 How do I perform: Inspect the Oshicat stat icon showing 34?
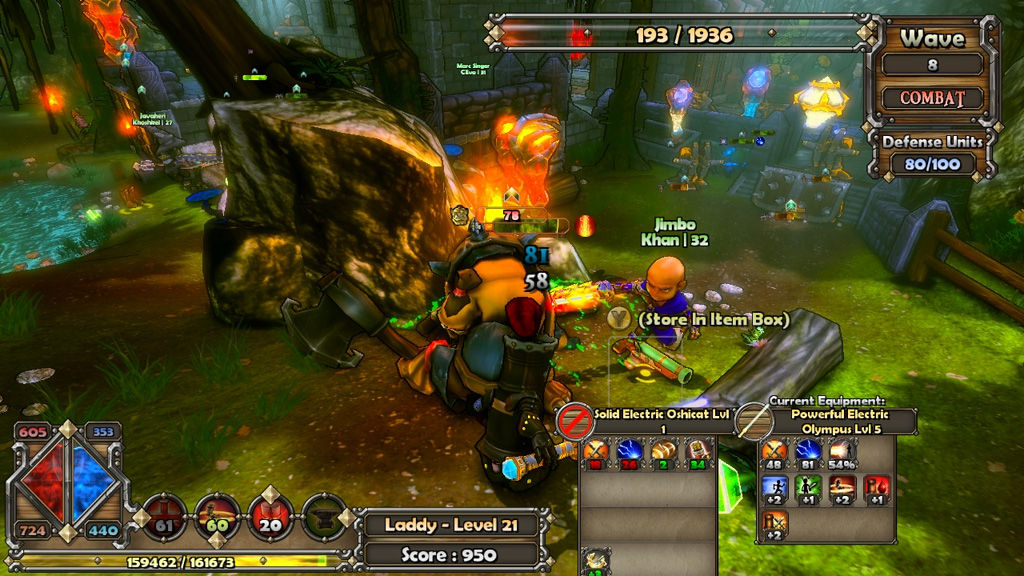point(698,454)
